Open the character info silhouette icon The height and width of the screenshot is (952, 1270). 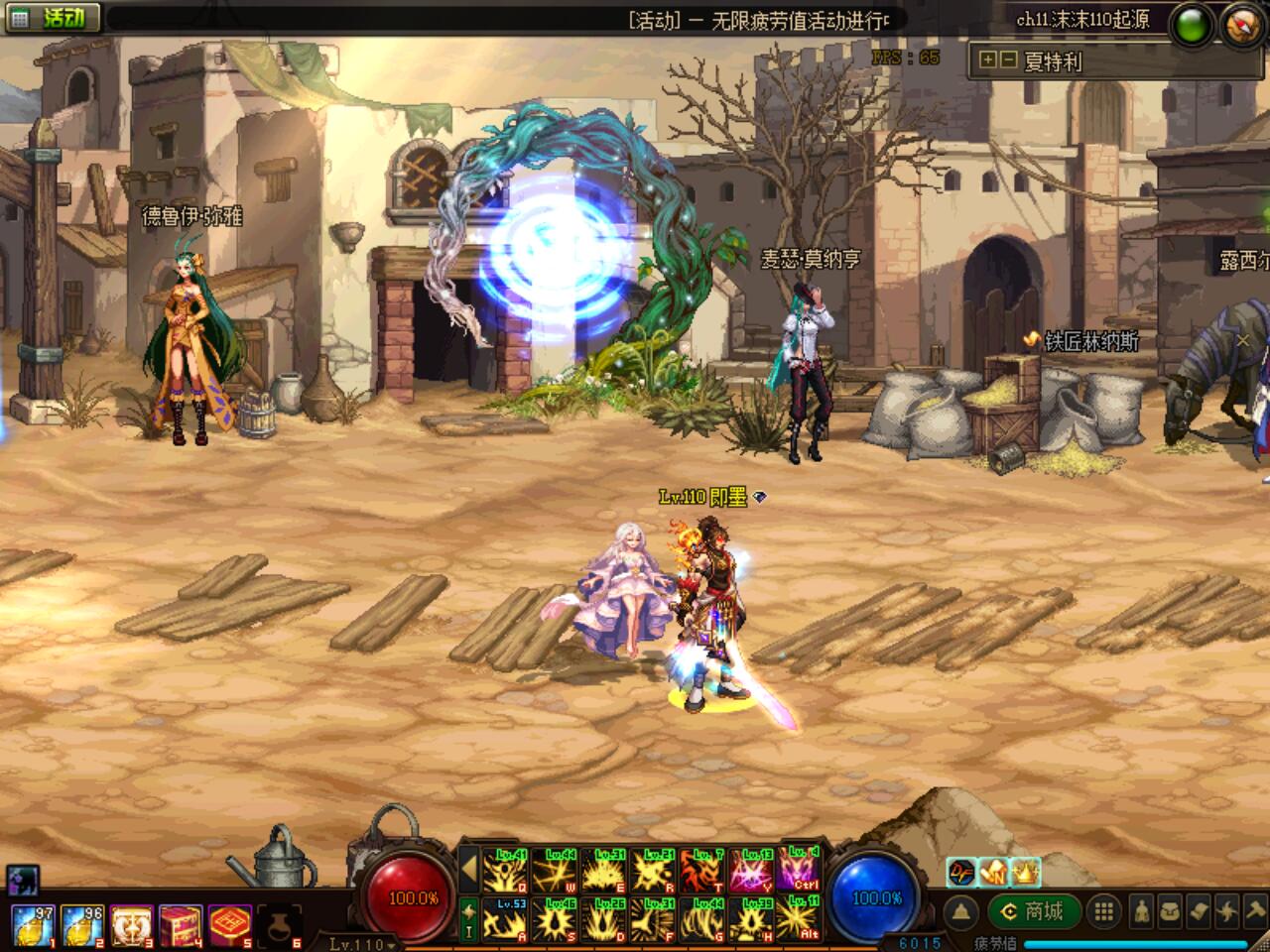1143,910
